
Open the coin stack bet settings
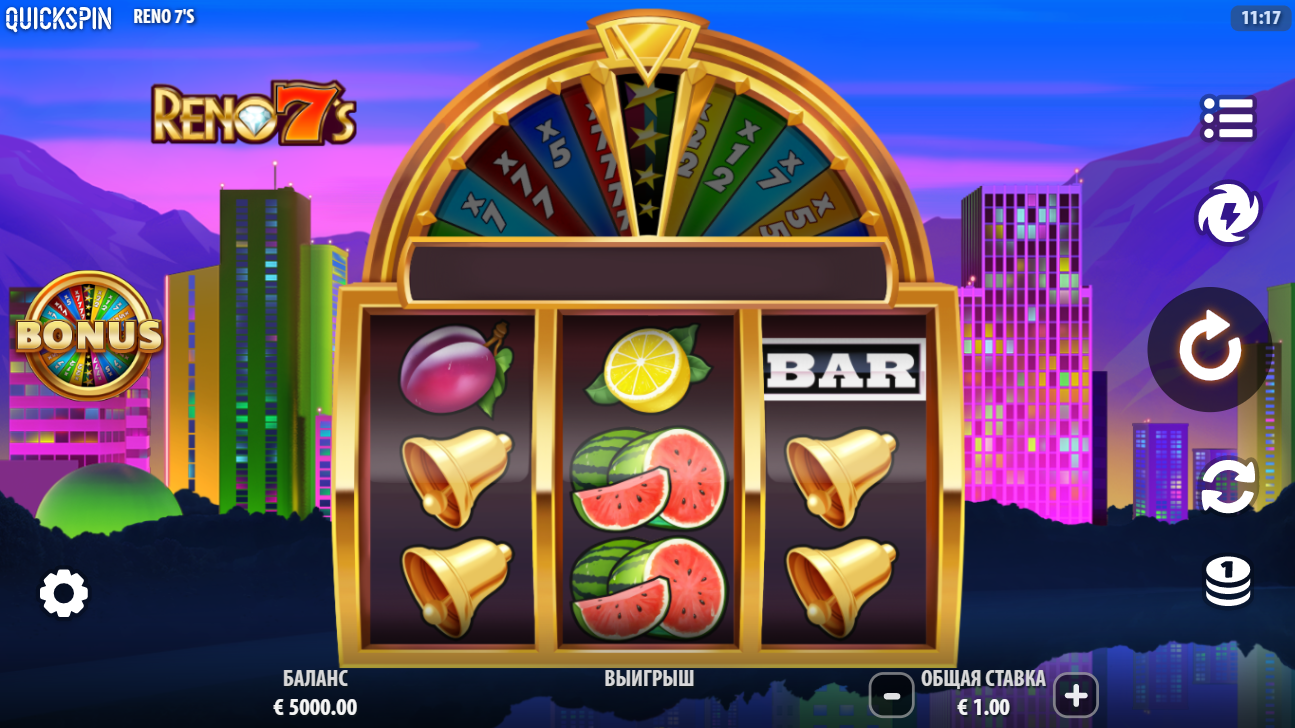coord(1227,581)
